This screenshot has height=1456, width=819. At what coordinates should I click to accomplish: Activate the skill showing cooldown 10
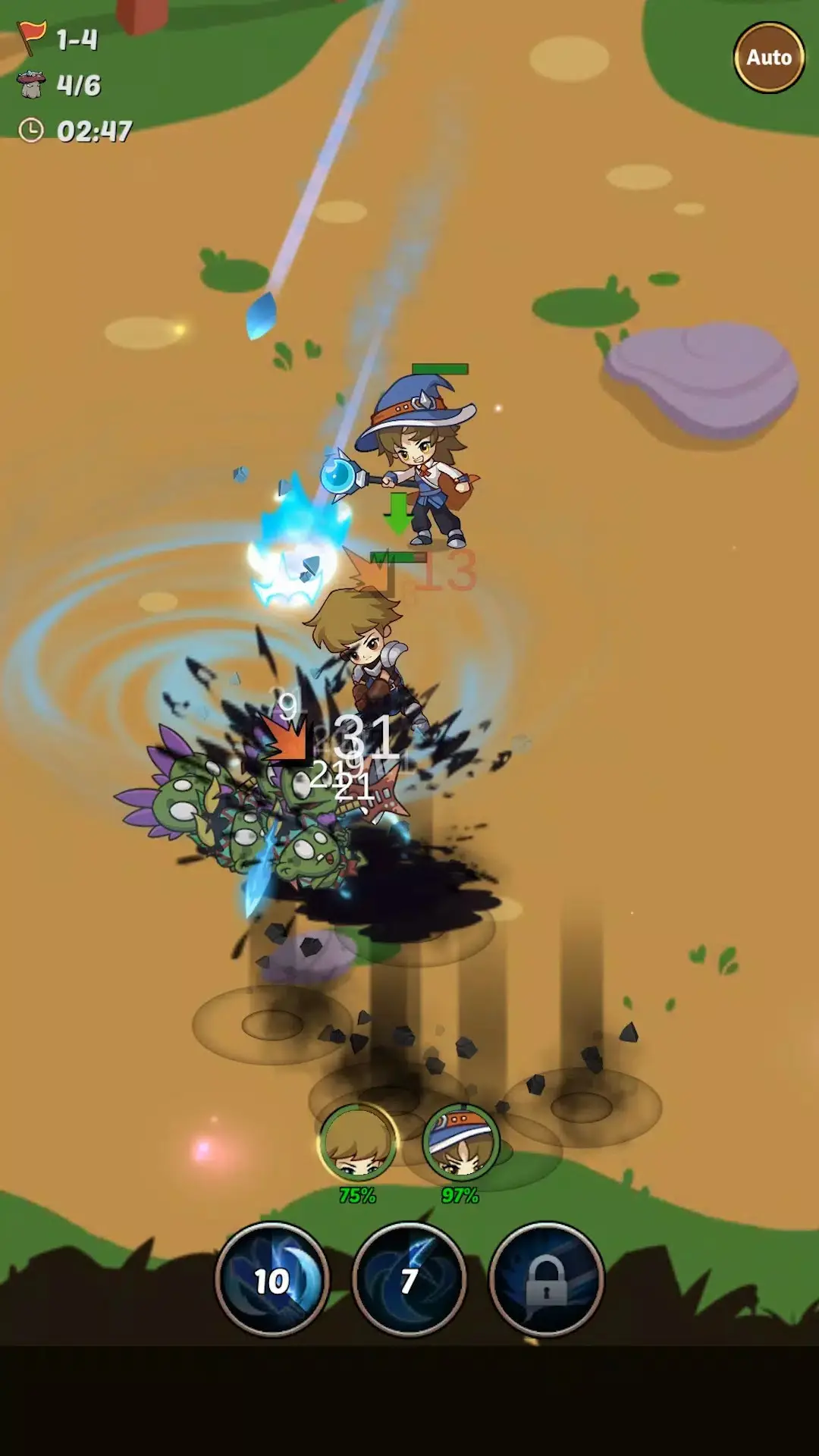(x=272, y=1280)
